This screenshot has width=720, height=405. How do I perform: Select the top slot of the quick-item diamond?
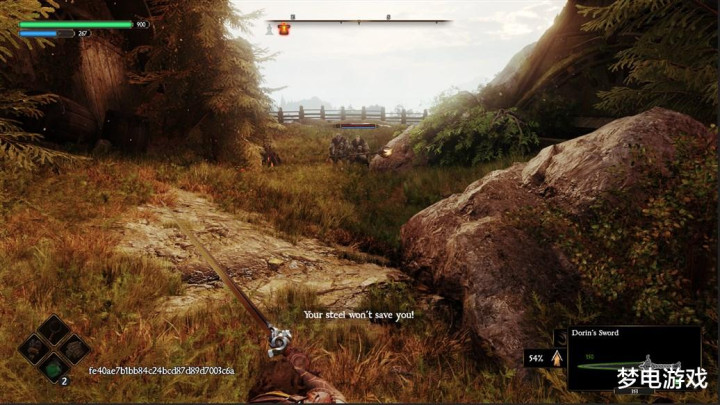[x=53, y=331]
